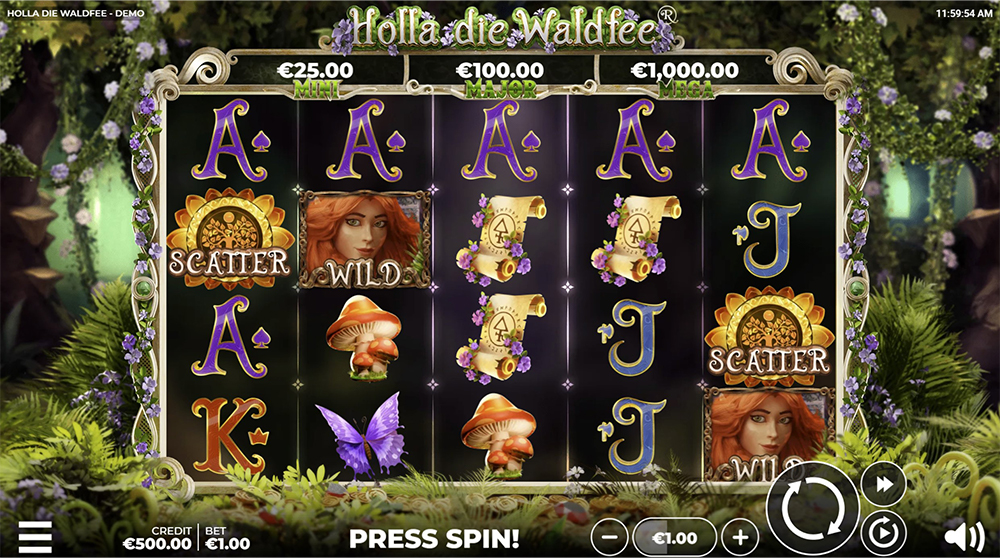Increase the bet with the plus button
This screenshot has height=558, width=1000.
click(740, 537)
